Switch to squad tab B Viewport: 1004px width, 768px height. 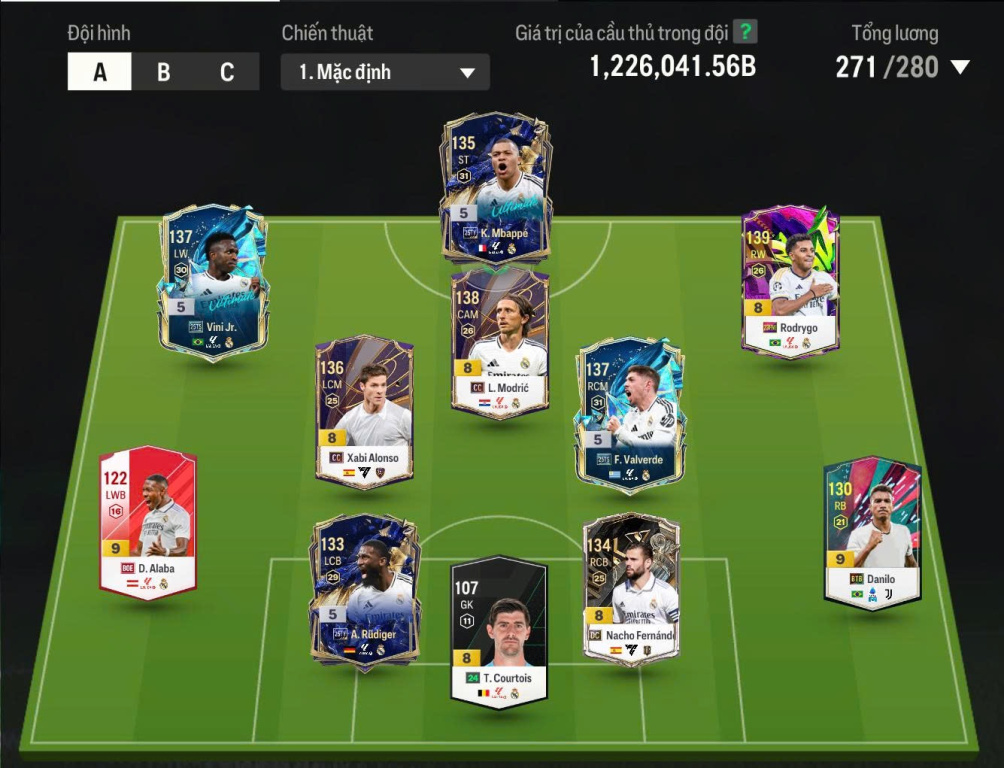(x=163, y=72)
